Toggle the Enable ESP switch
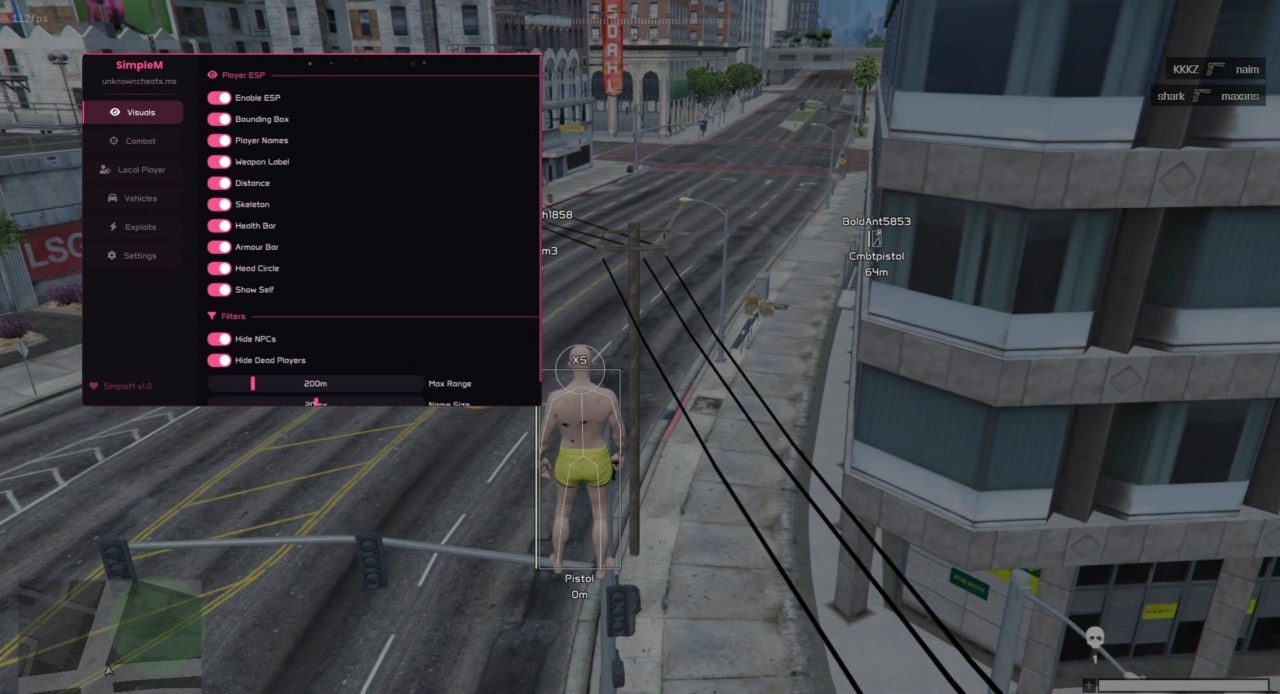This screenshot has height=694, width=1280. [x=219, y=98]
